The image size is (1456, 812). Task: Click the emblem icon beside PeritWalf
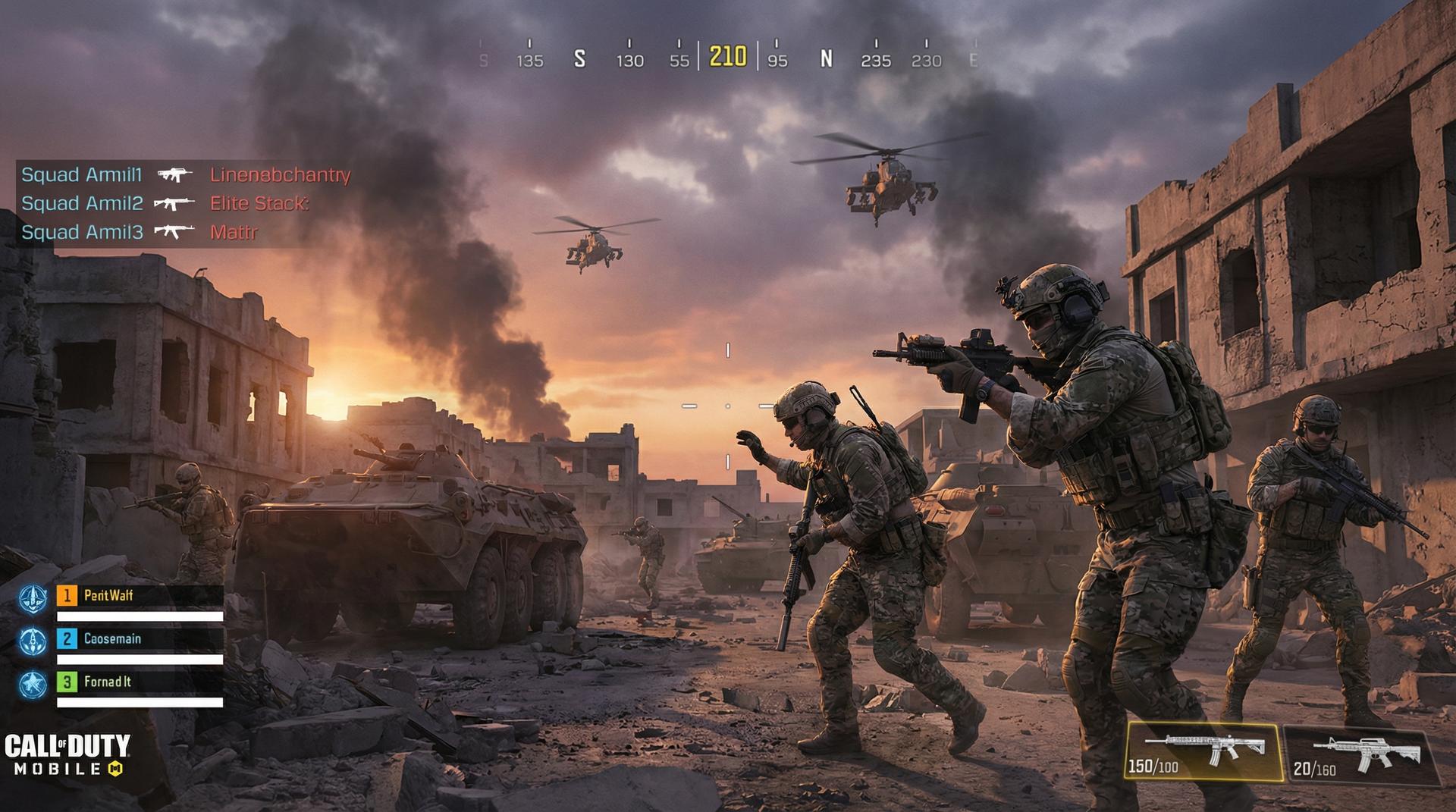[x=33, y=598]
